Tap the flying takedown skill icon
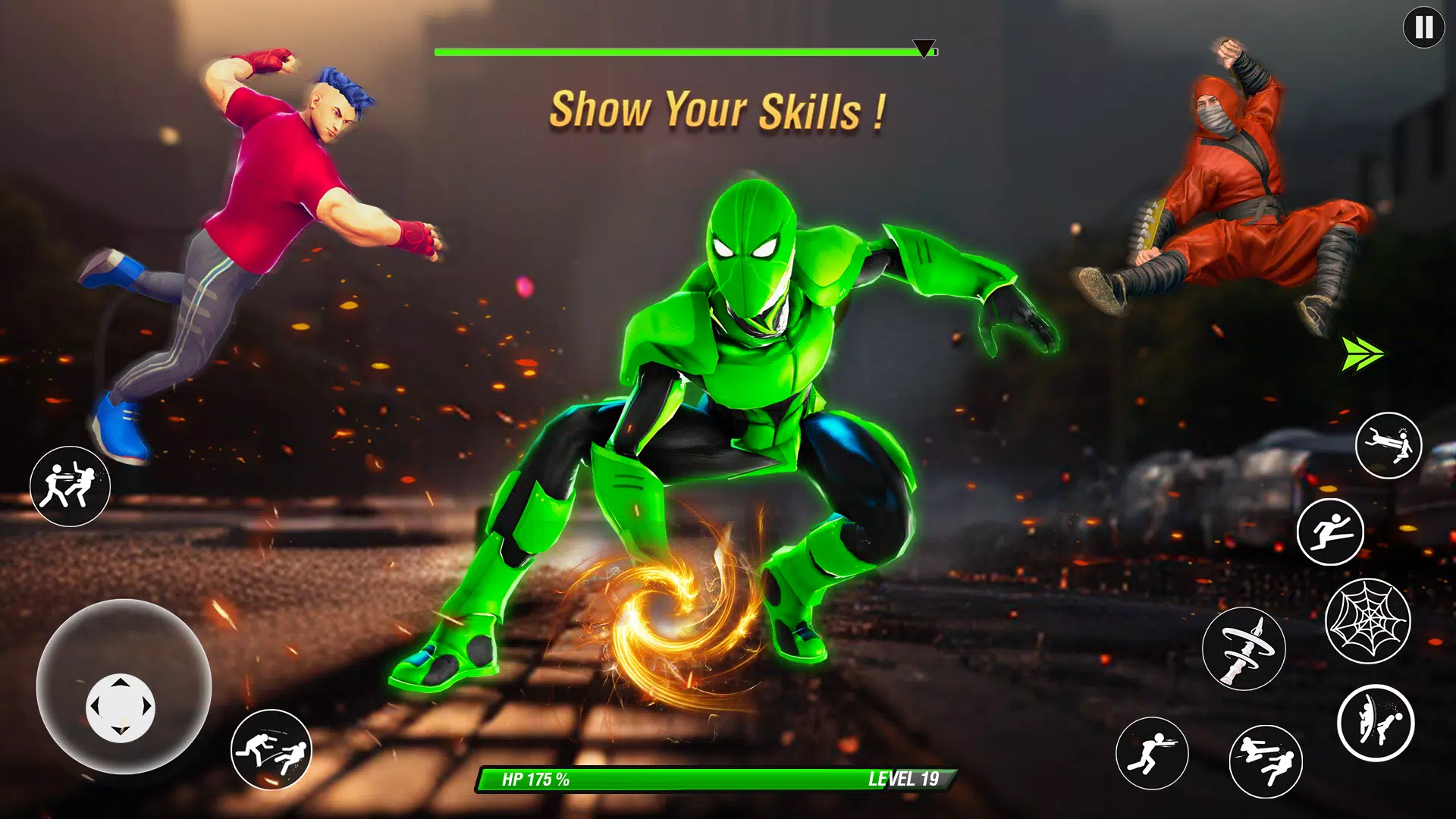 pyautogui.click(x=1388, y=444)
